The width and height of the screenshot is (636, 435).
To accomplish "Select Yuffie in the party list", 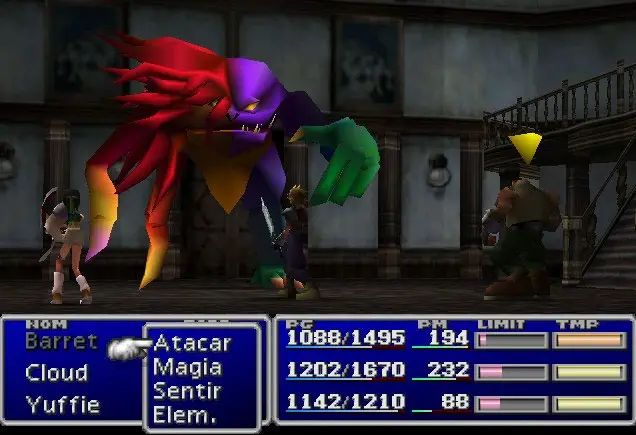I will [x=62, y=405].
